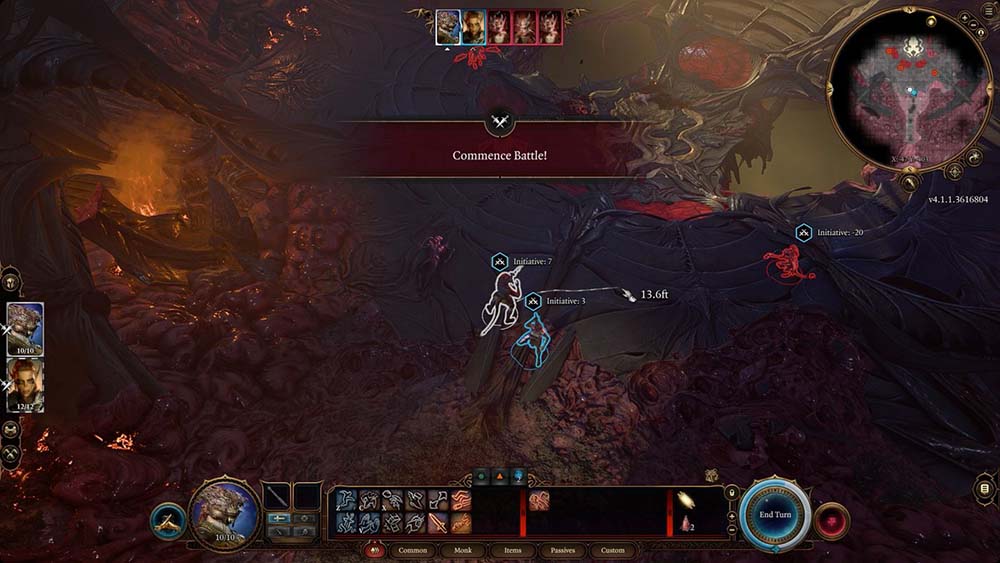This screenshot has width=1000, height=563.
Task: Click the dragonborn portrait in the turn order
Action: pos(448,27)
